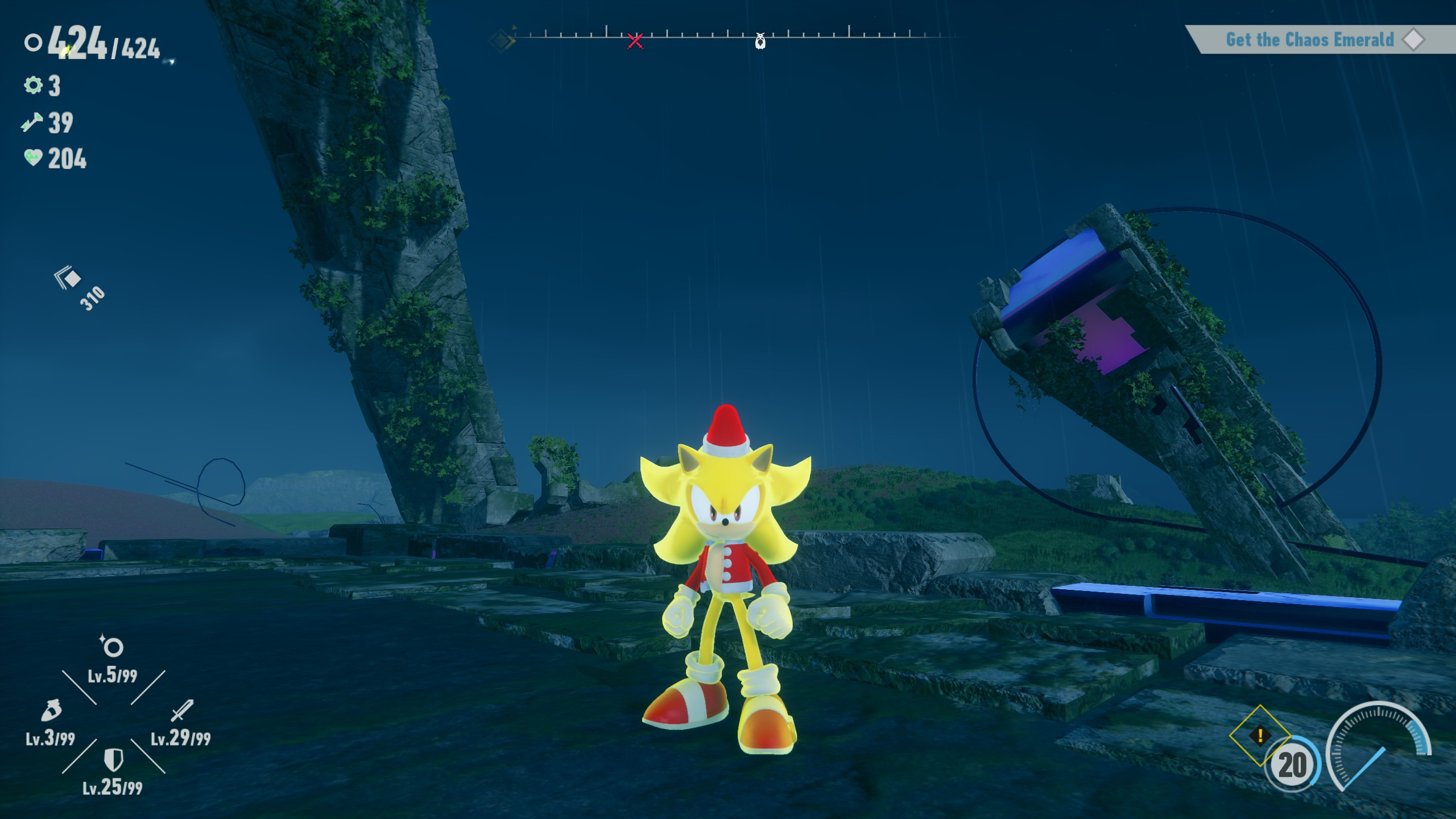Click the crossed-swords combat marker on the compass
The width and height of the screenshot is (1456, 819).
pyautogui.click(x=635, y=40)
